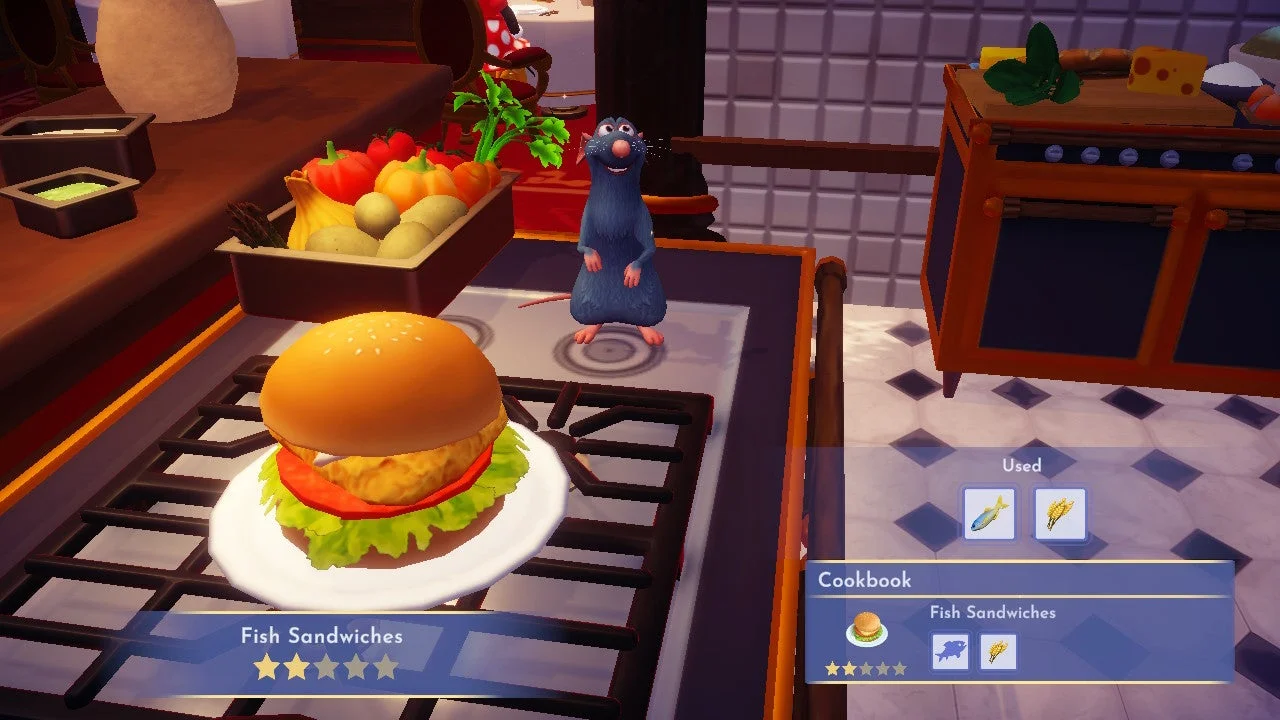Click the fifth star in the meal rating banner

tap(386, 666)
